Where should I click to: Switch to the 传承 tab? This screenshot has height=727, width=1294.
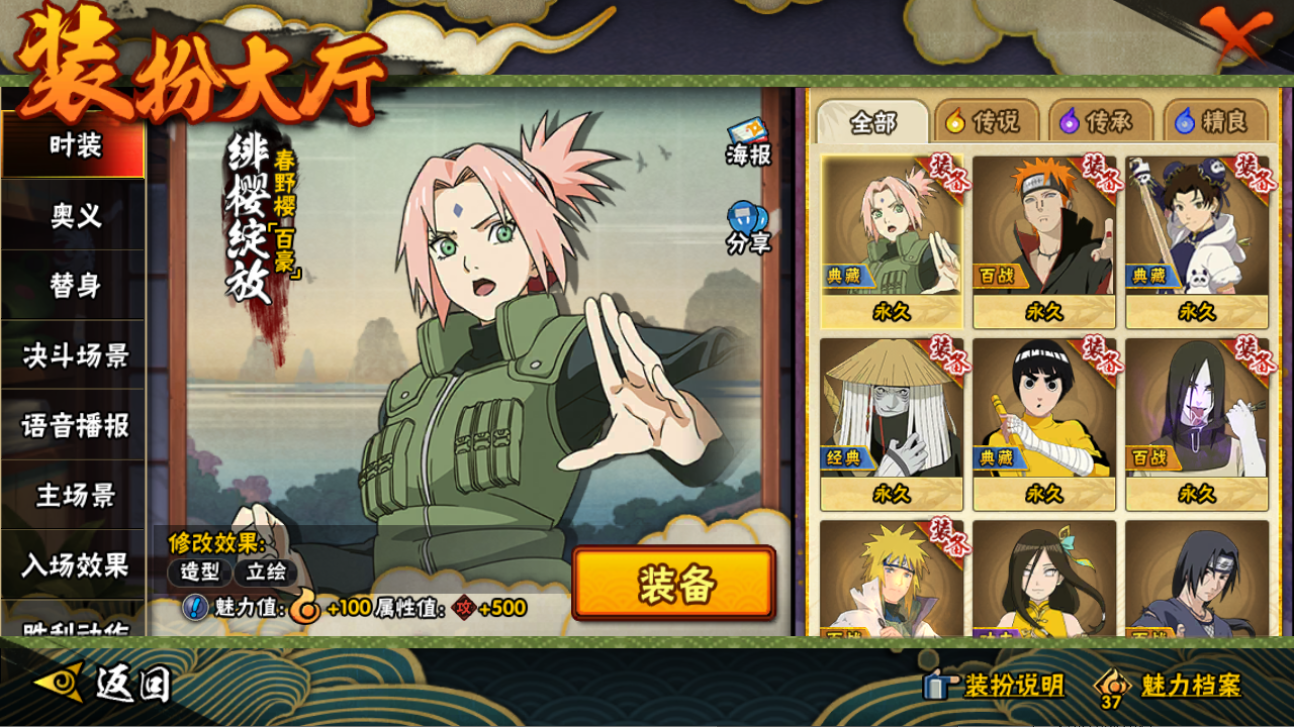point(1097,122)
